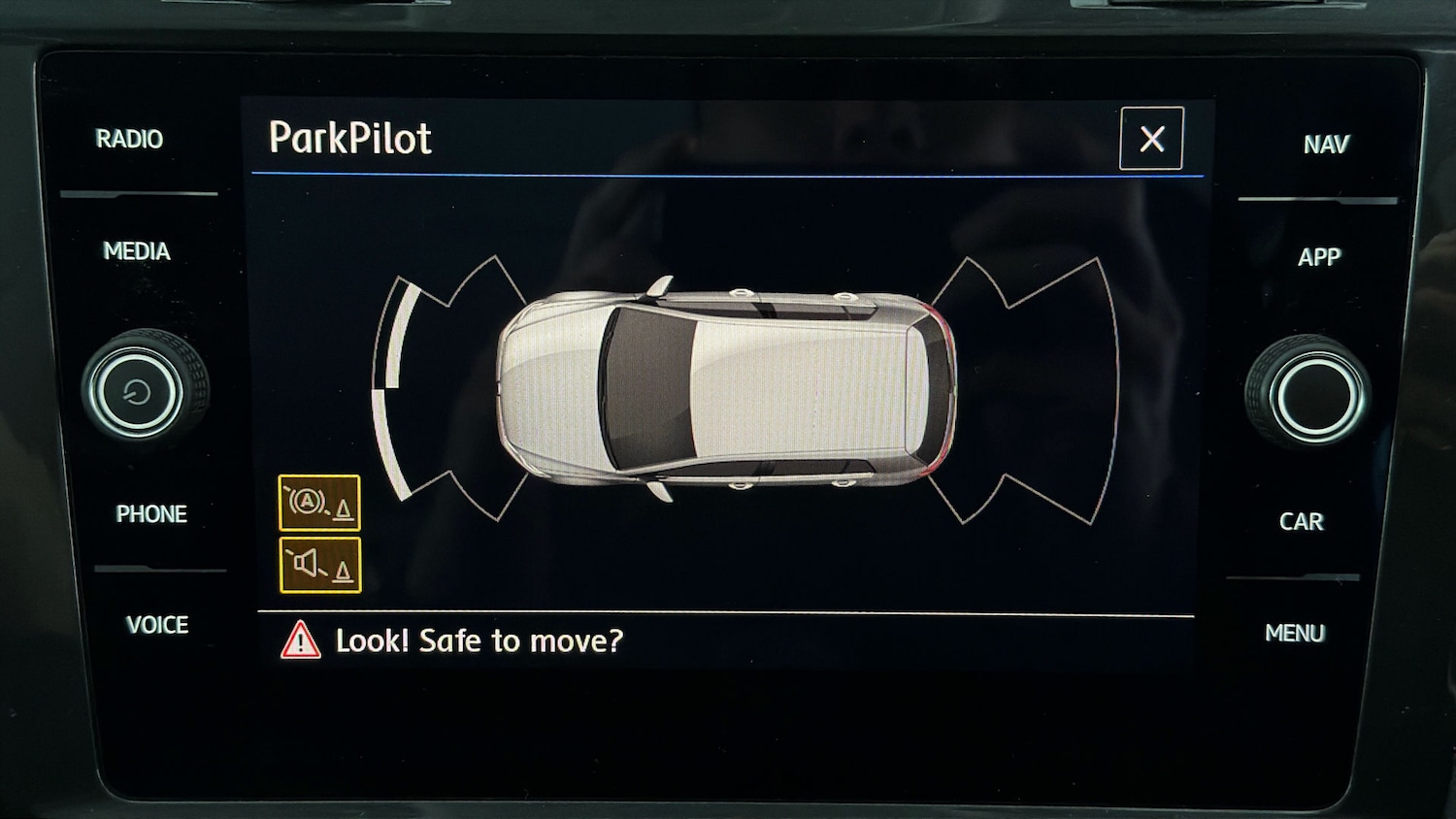Viewport: 1456px width, 819px height.
Task: Toggle the automatic braking manoeuvre icon
Action: [319, 503]
